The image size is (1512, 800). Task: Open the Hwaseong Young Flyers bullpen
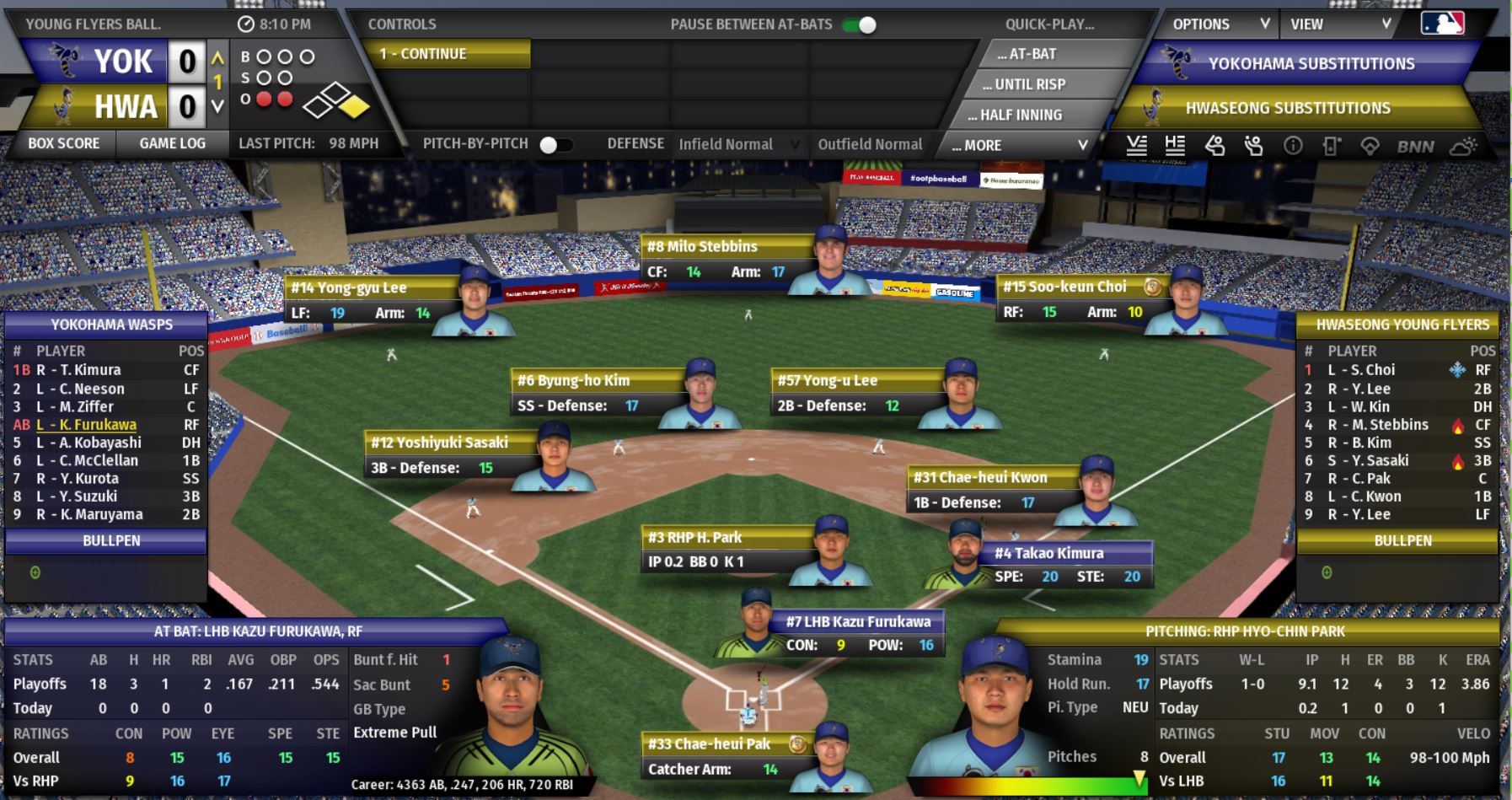(x=1402, y=540)
